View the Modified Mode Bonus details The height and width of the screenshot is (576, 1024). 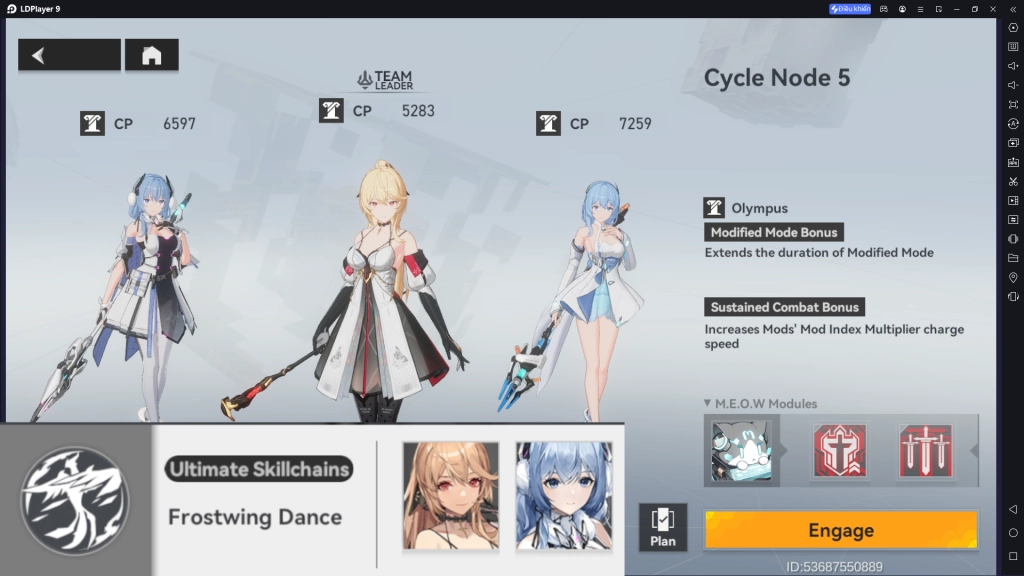pos(774,232)
